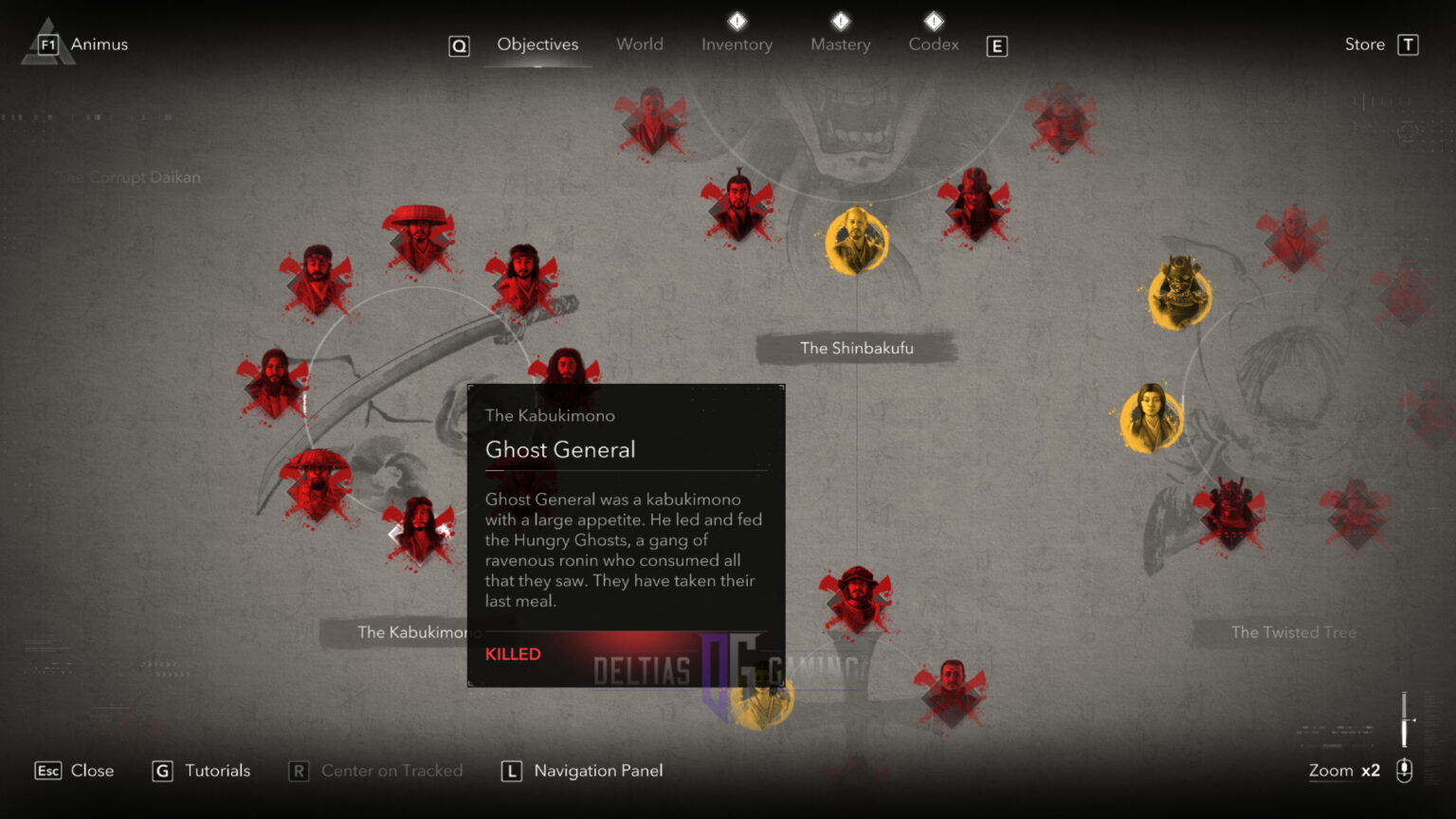
Task: Select the golden Shinbakufu leader portrait
Action: point(858,240)
